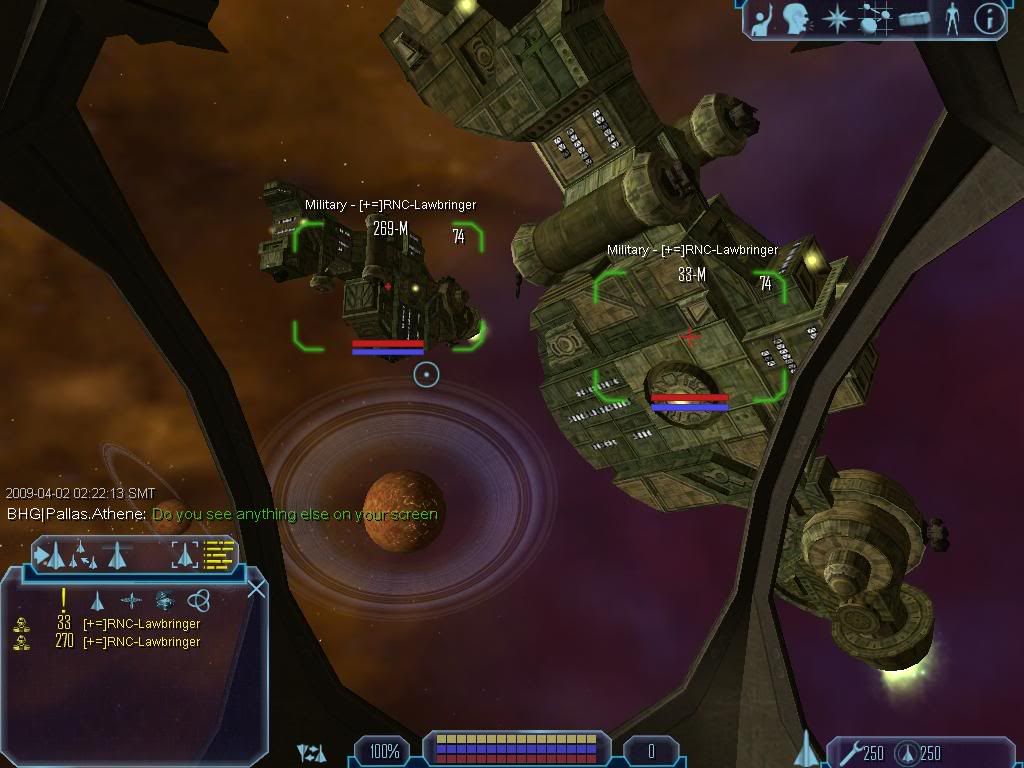
Task: Select the RNC-Lawbringer contact at distance 33
Action: pyautogui.click(x=140, y=624)
